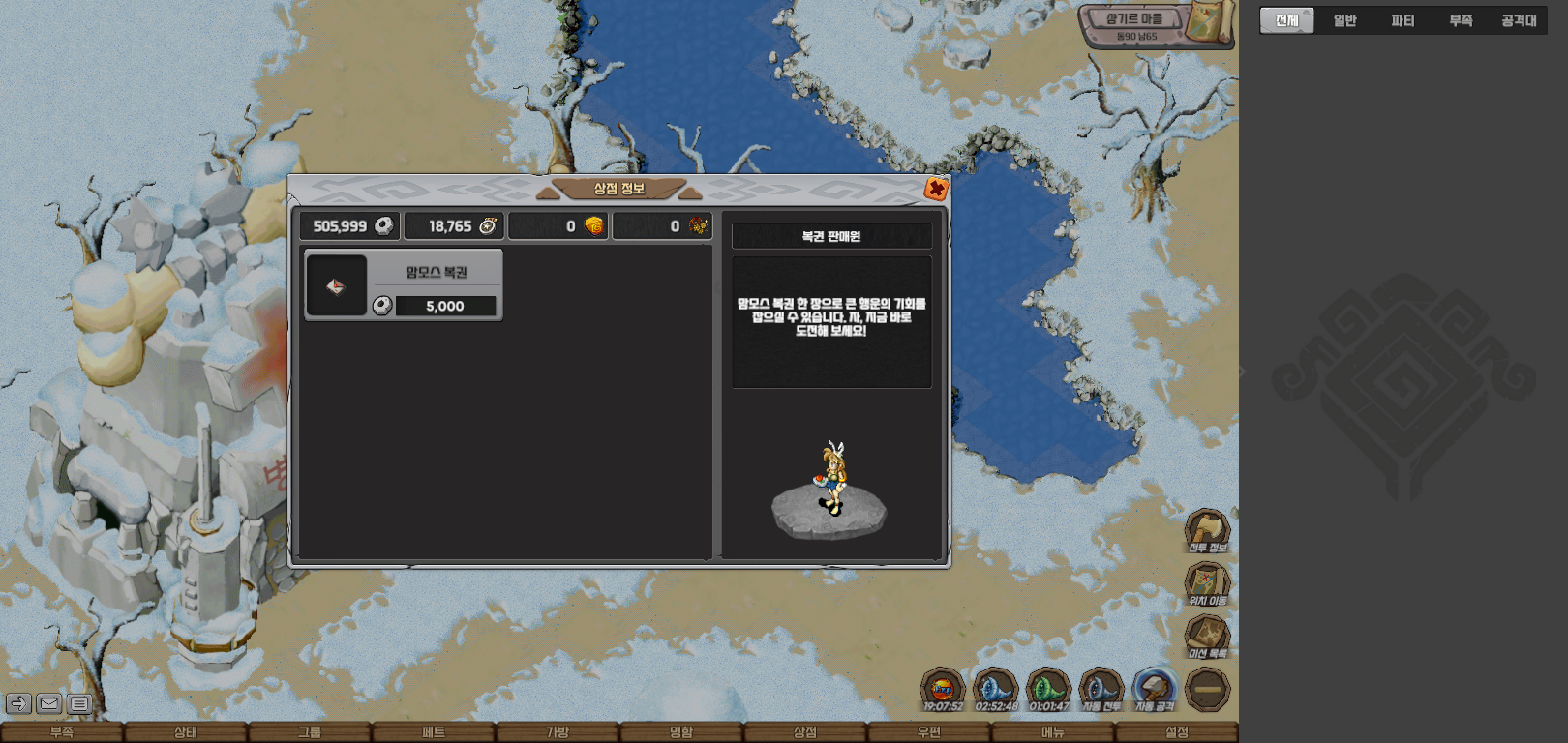Viewport: 1568px width, 743px height.
Task: Toggle 자동 공격 stone hammer icon
Action: (1154, 690)
